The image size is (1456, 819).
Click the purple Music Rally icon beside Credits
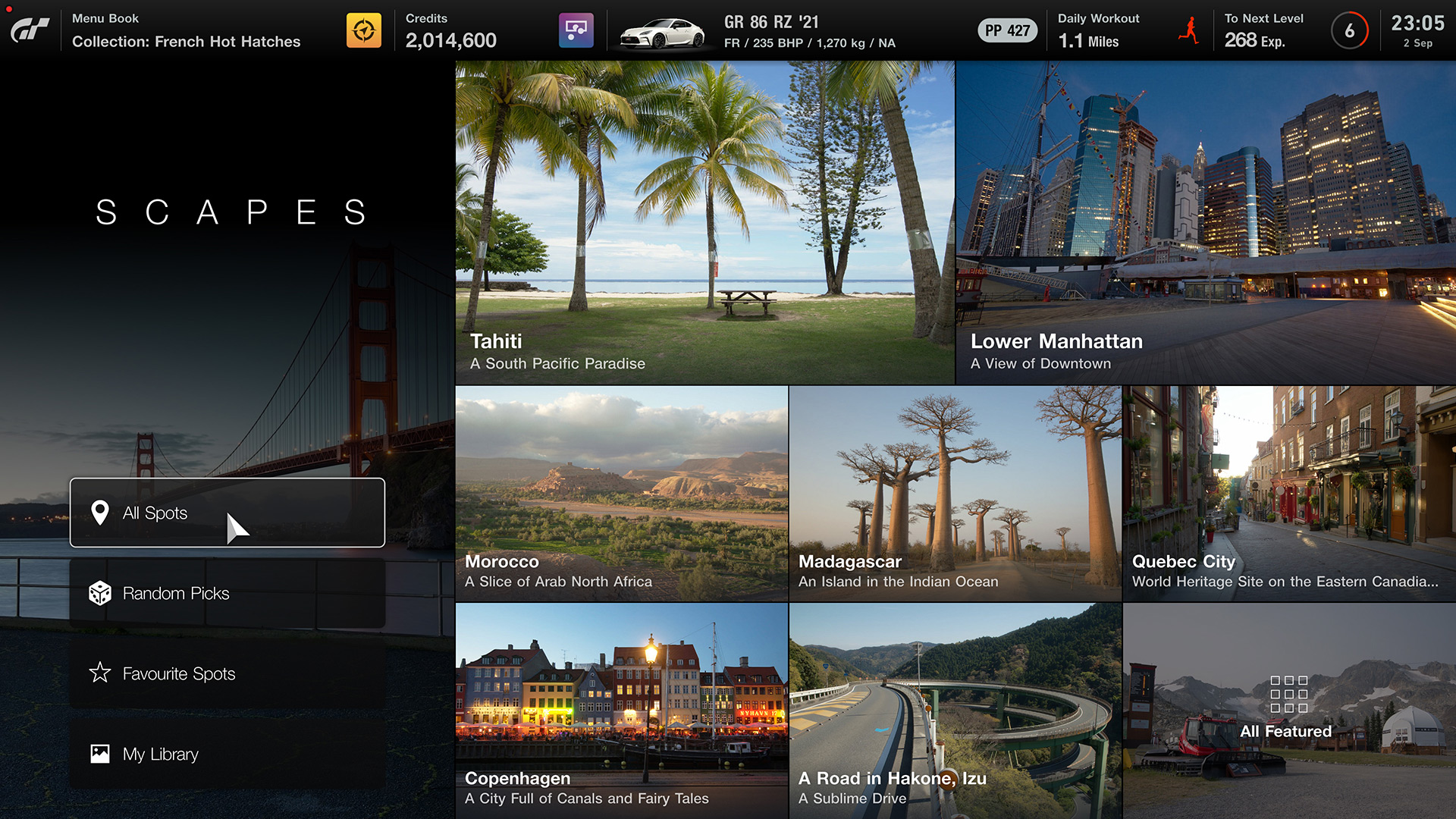(576, 29)
